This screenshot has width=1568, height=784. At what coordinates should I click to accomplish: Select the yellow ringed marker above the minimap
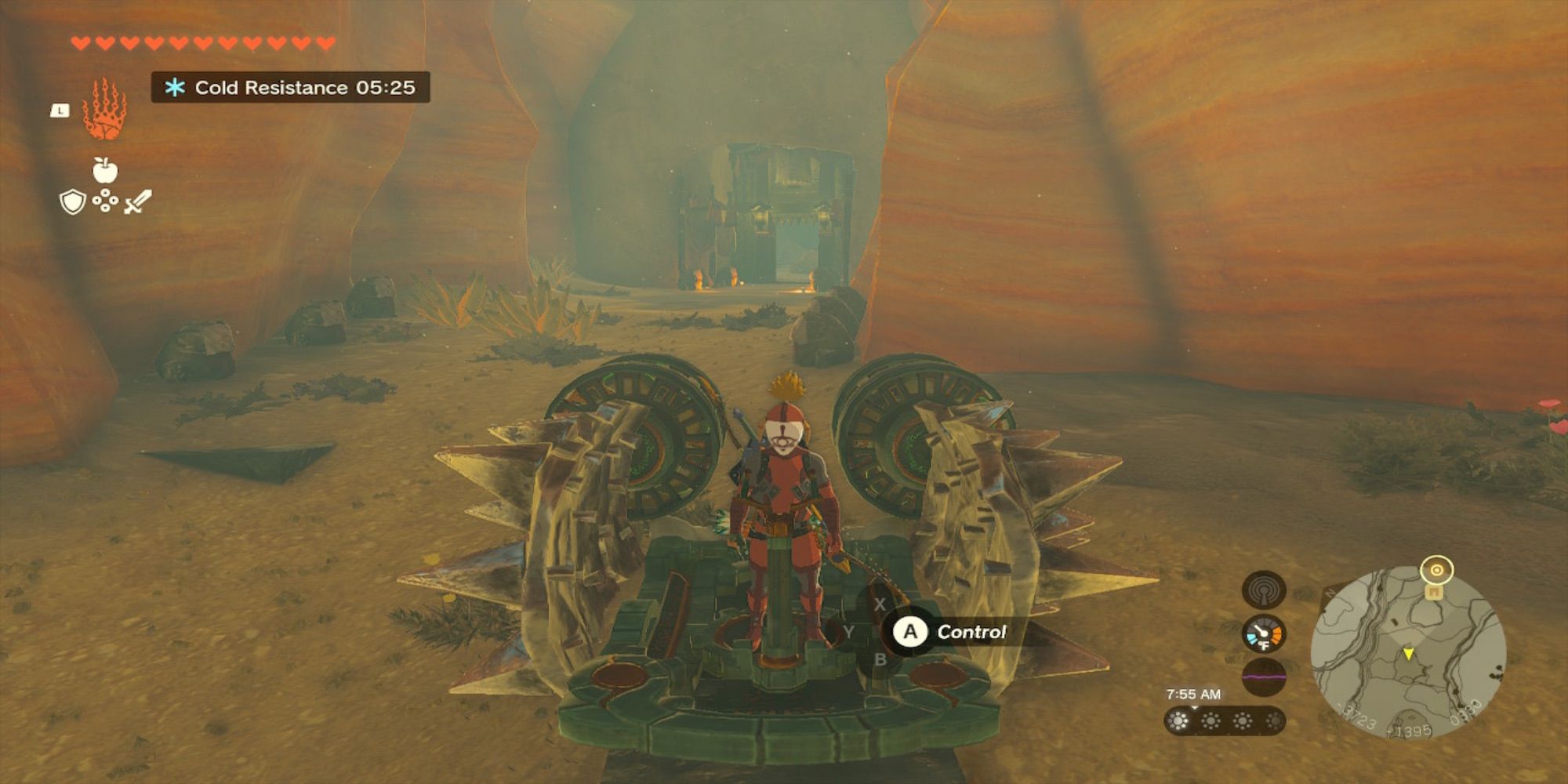pos(1437,570)
